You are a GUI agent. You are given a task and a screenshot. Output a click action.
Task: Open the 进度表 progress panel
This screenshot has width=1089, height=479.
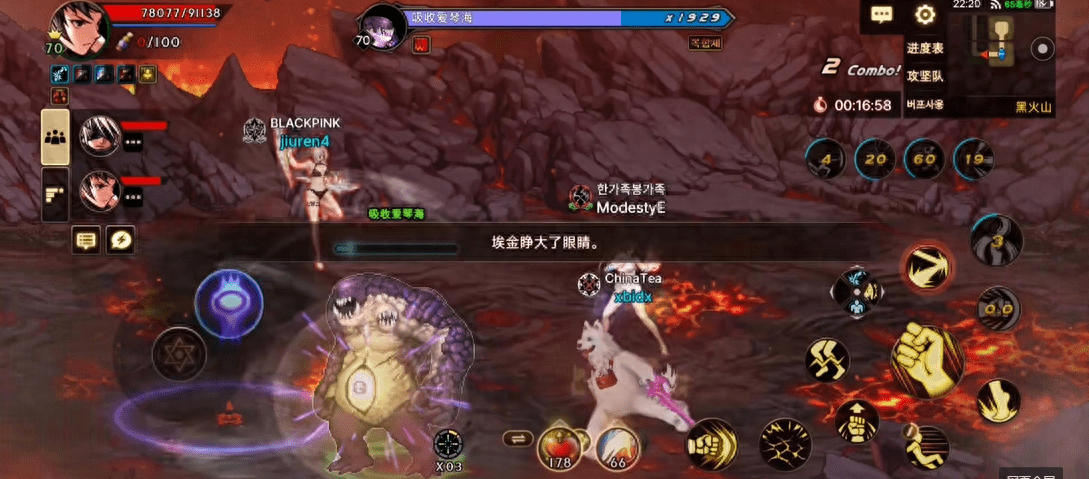click(924, 48)
